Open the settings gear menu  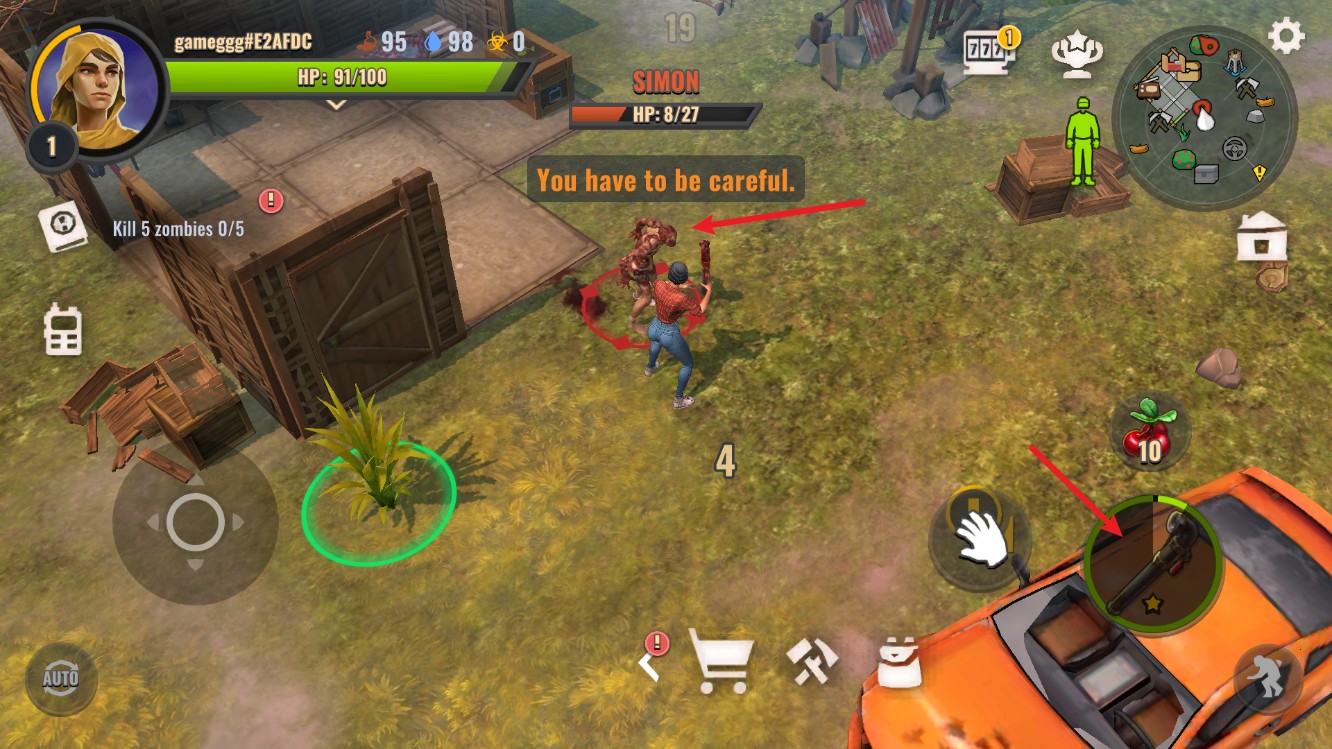1286,37
